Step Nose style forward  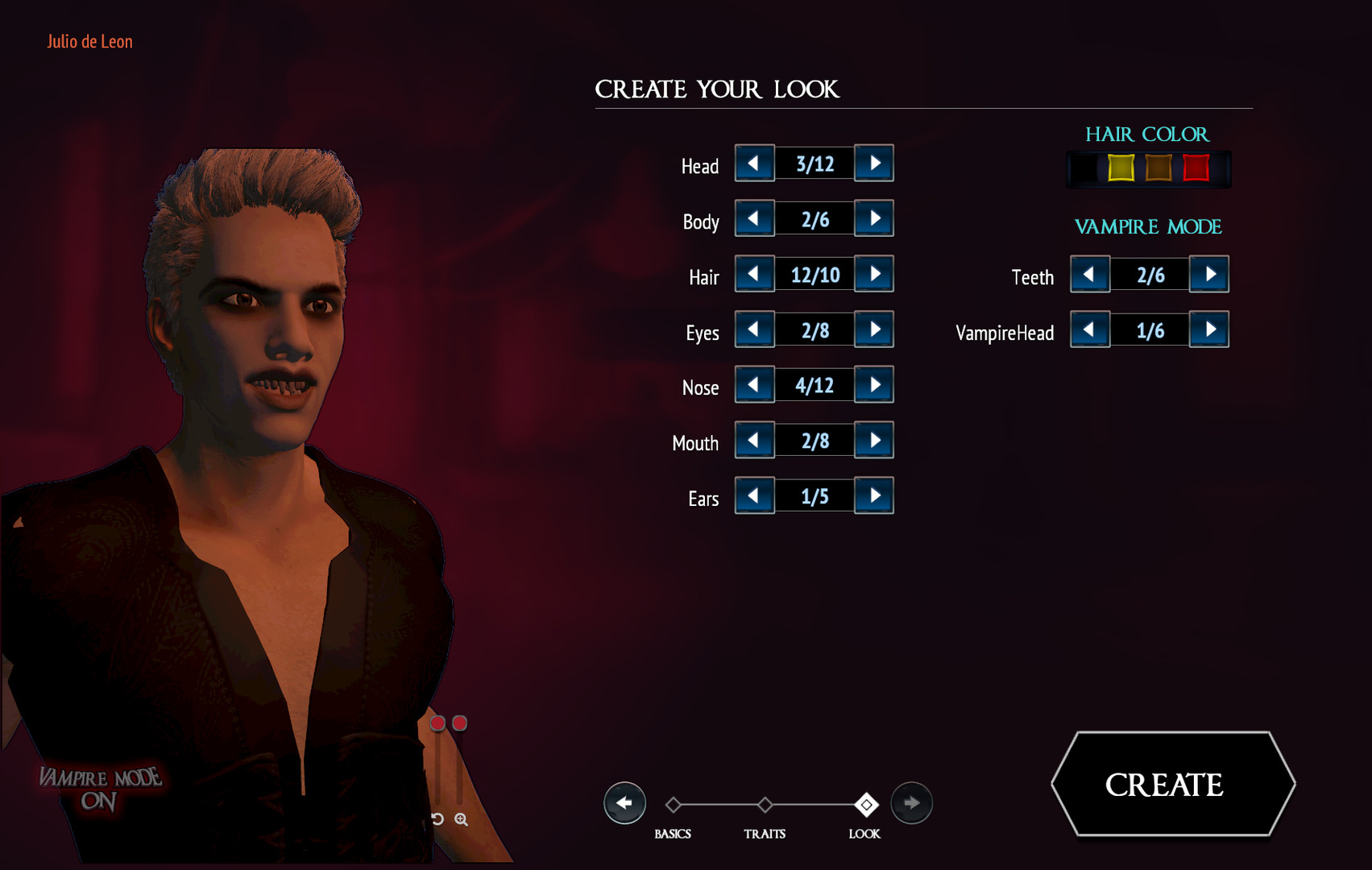pyautogui.click(x=874, y=384)
